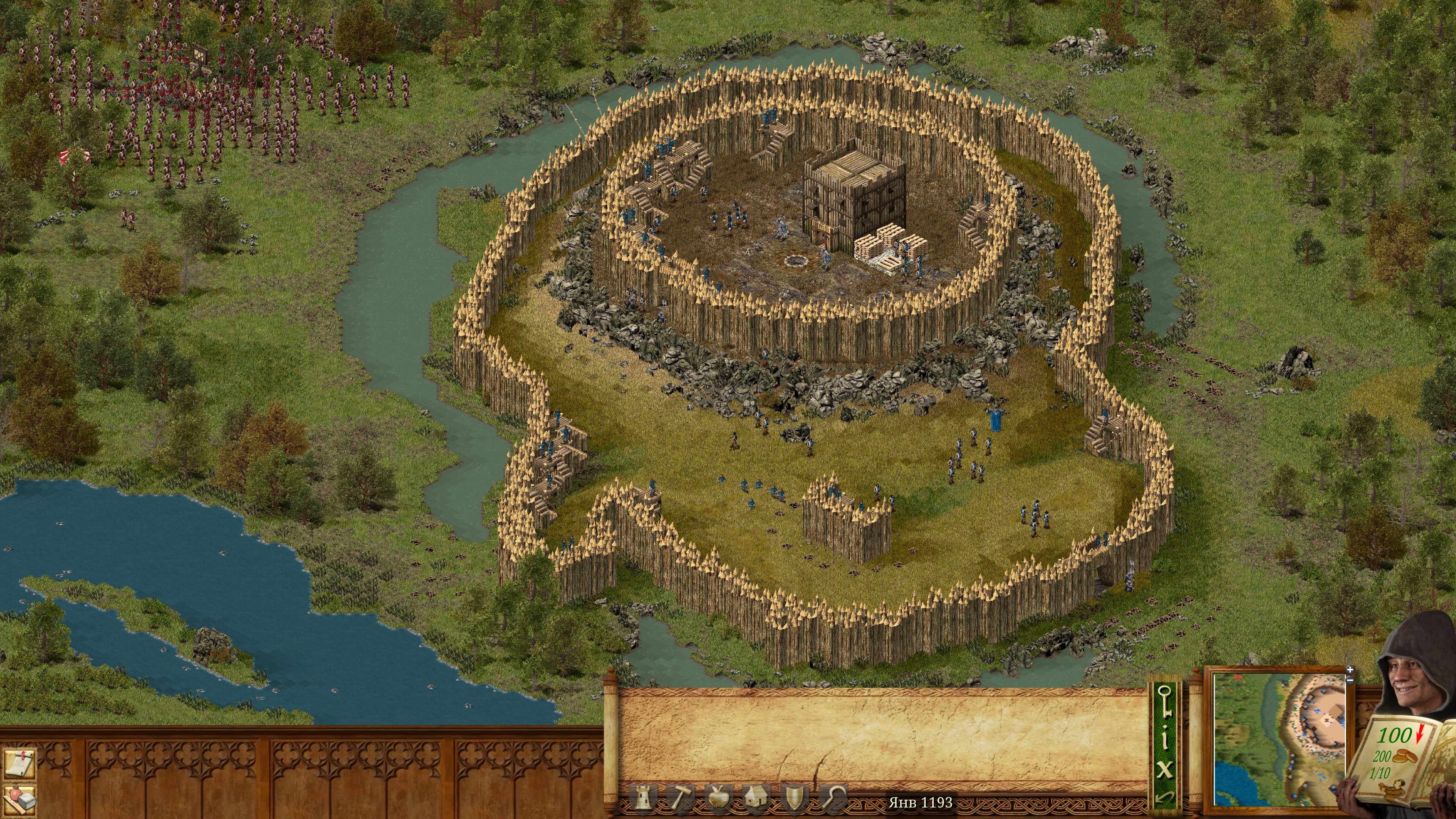Open the house town buildings tab

click(756, 798)
